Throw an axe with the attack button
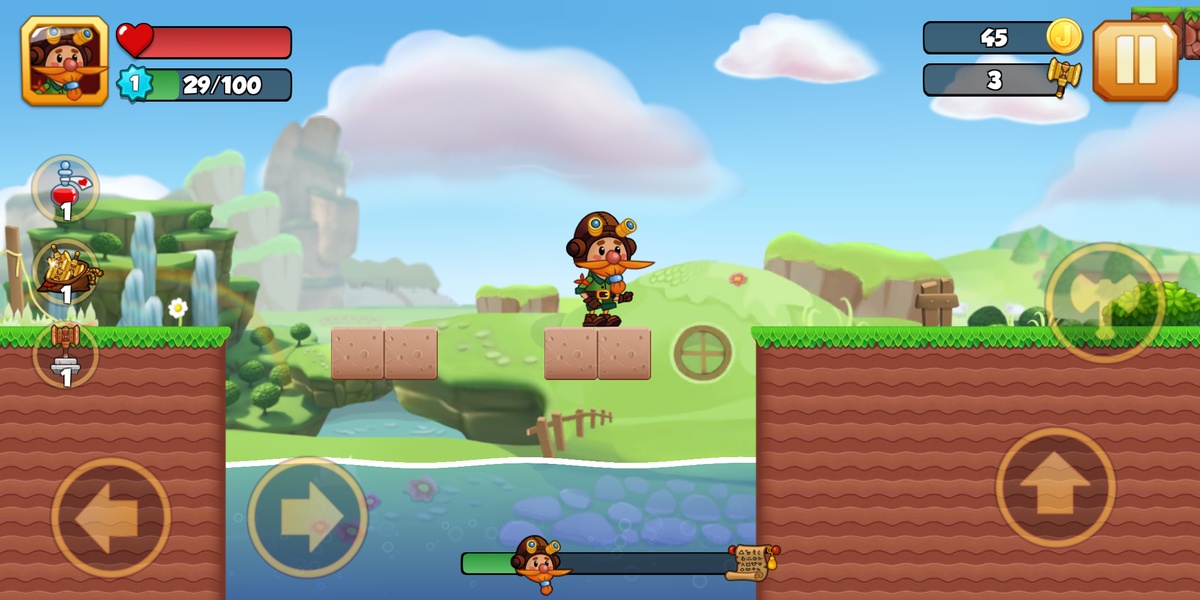The height and width of the screenshot is (600, 1200). (1104, 302)
